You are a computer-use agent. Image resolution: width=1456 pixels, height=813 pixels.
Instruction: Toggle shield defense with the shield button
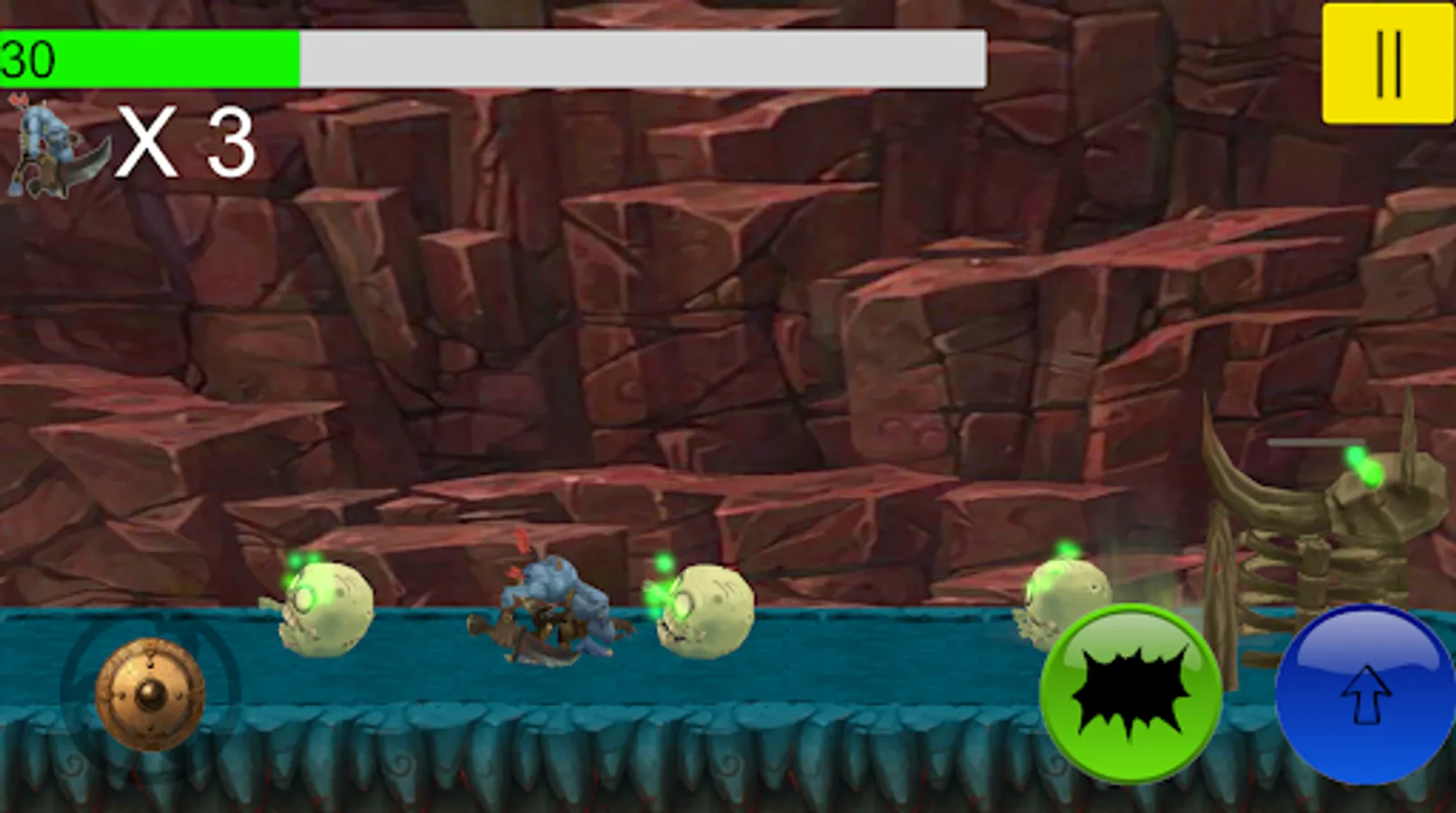point(149,694)
